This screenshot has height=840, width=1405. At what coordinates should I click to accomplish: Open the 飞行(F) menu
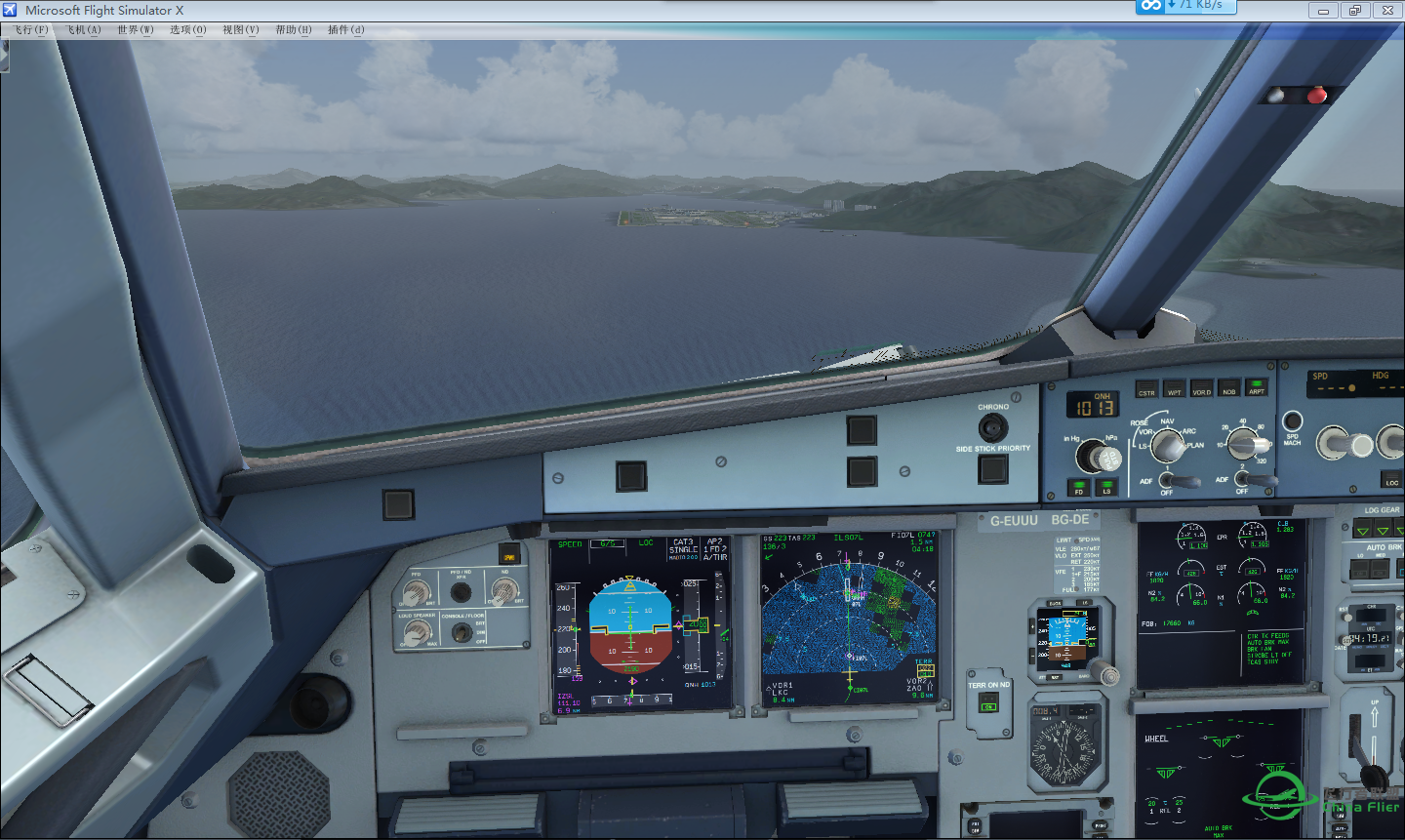click(32, 29)
